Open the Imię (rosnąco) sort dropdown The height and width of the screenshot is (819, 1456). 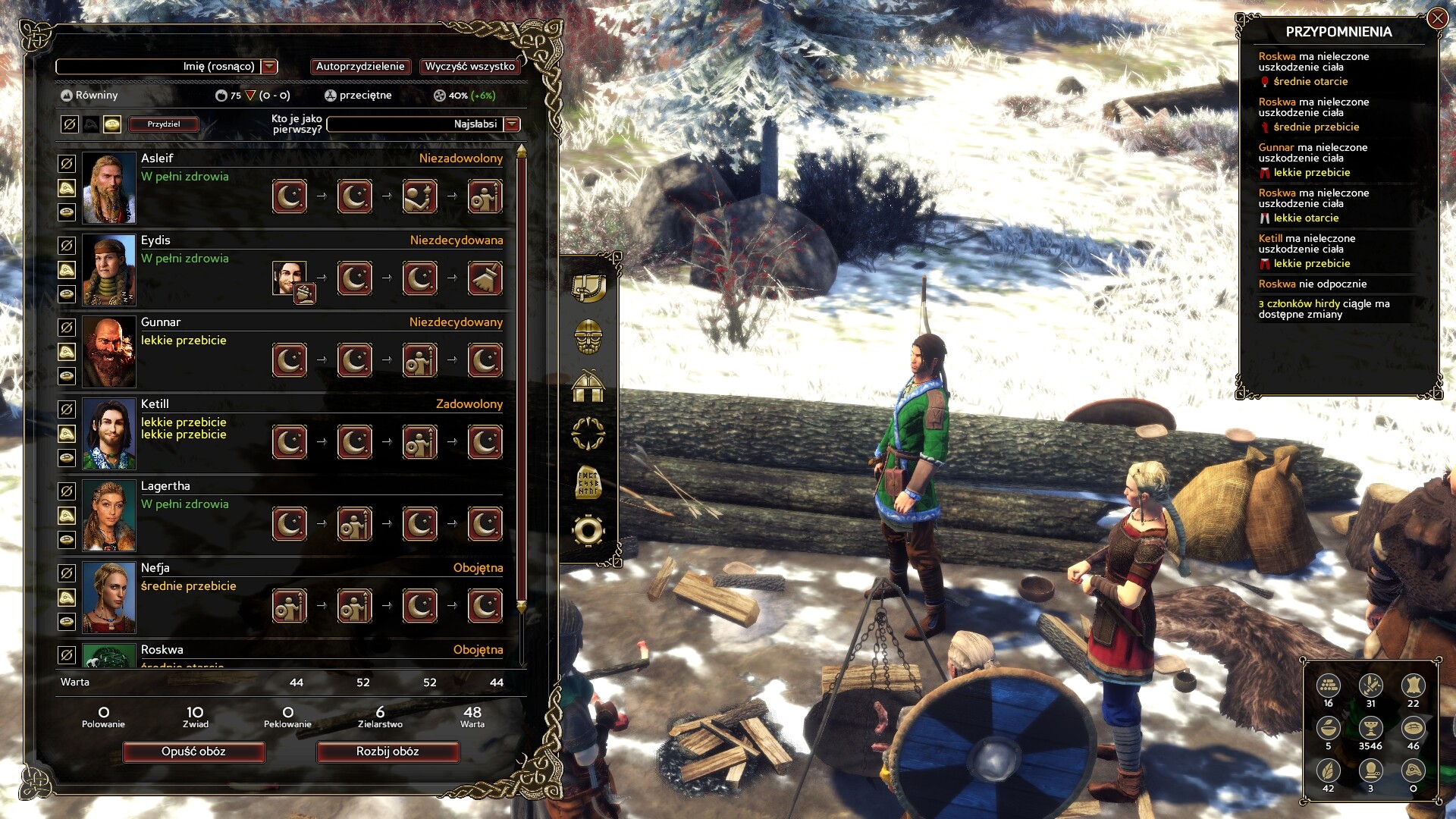269,67
